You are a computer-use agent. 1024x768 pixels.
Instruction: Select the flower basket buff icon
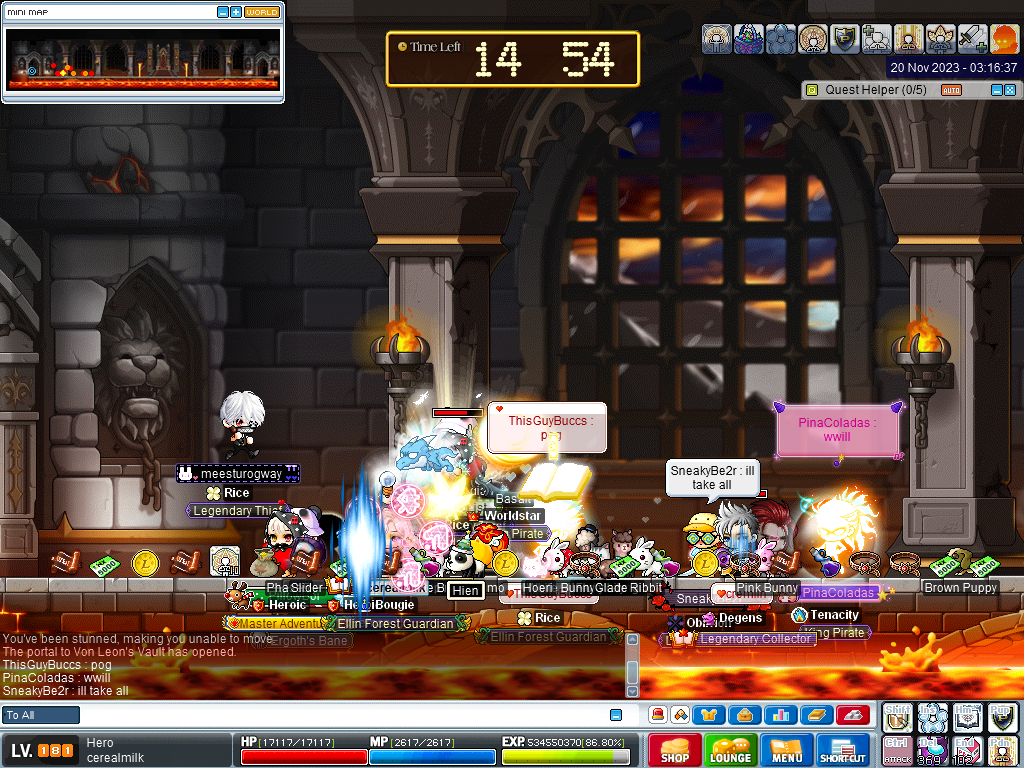pyautogui.click(x=748, y=39)
